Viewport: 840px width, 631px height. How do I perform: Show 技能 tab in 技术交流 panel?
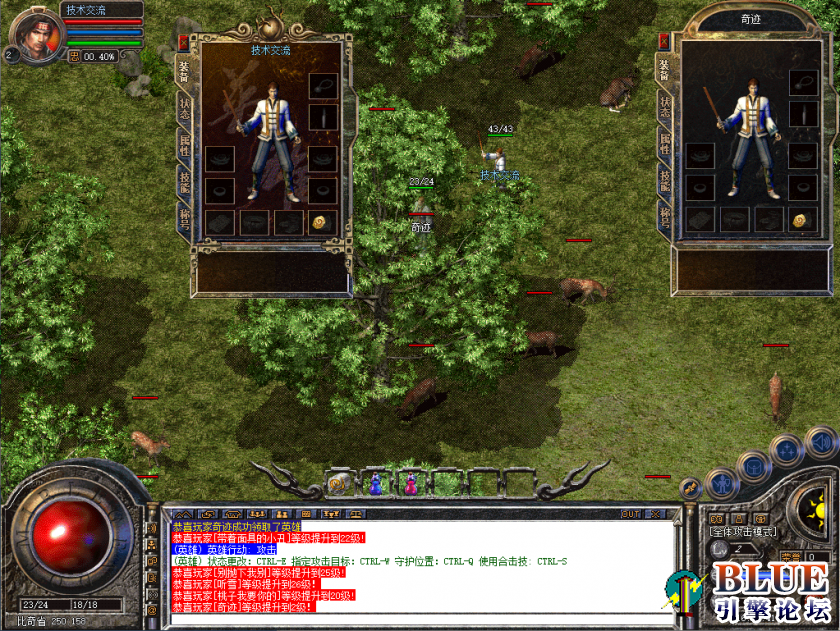coord(185,181)
